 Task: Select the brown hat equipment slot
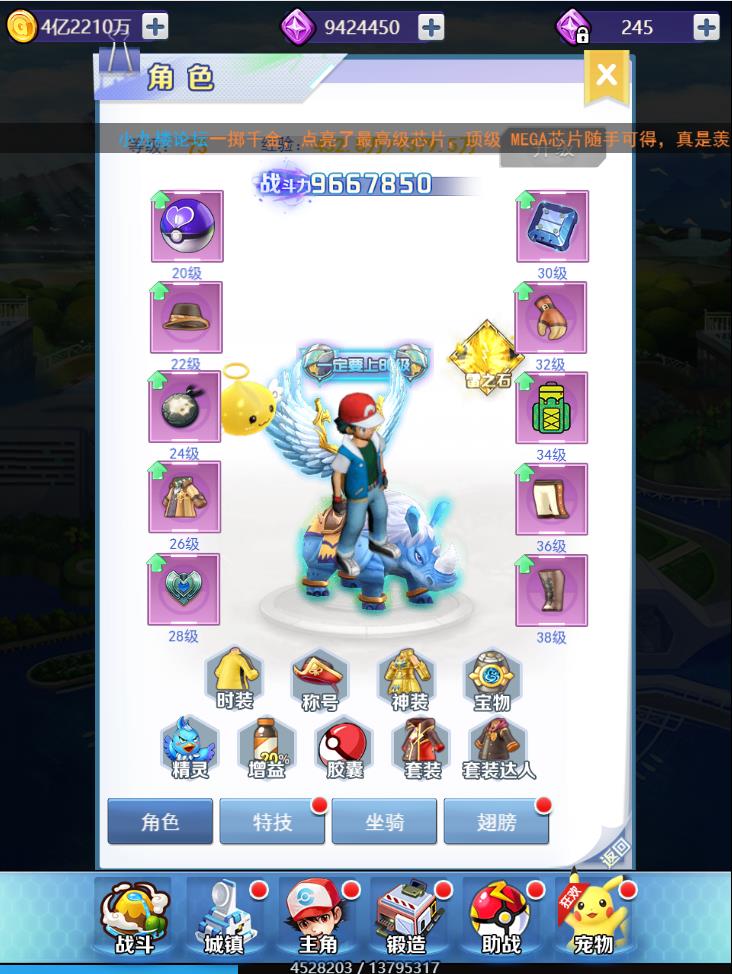[186, 317]
